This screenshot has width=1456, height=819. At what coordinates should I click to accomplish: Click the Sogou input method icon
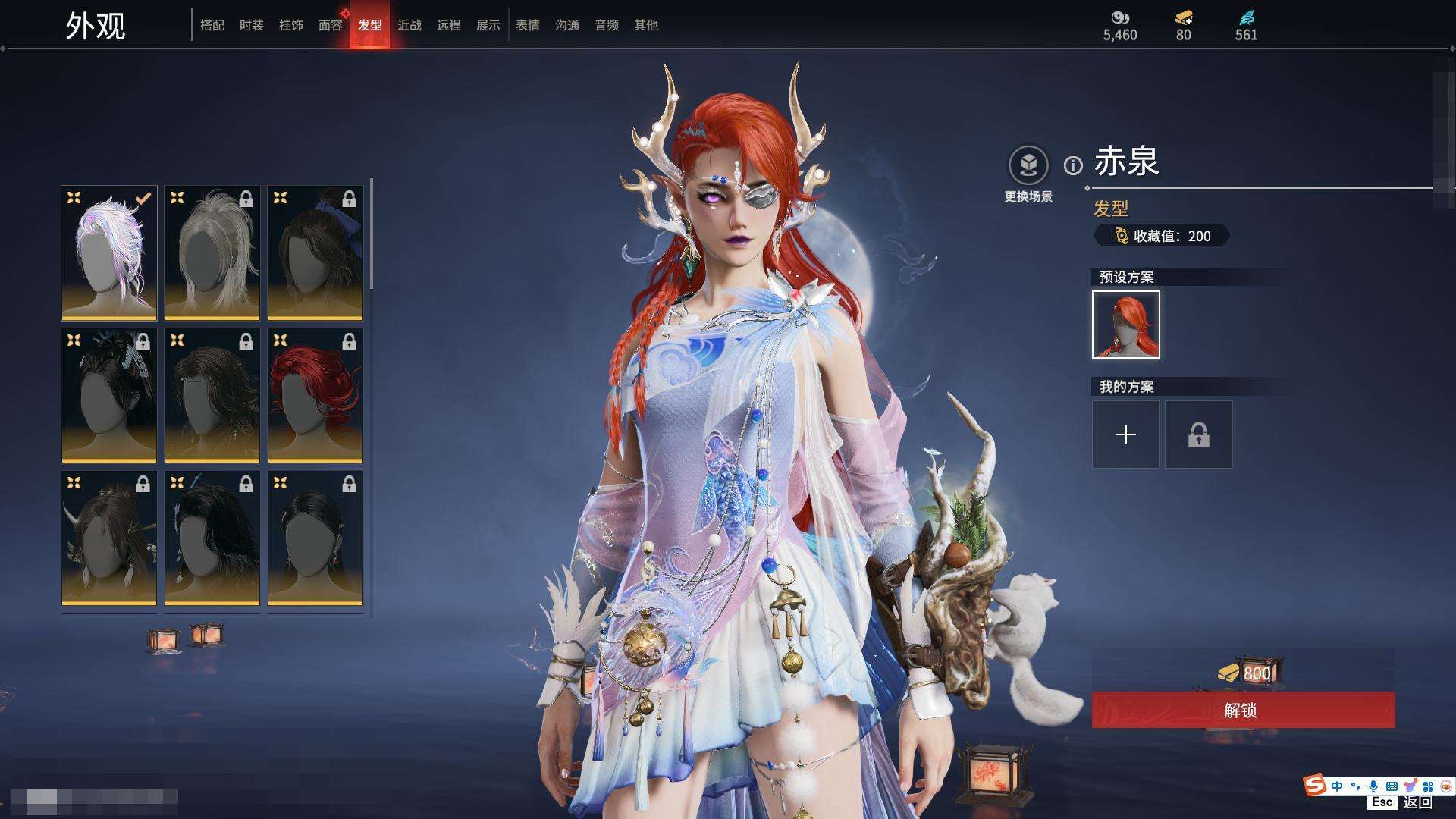pyautogui.click(x=1314, y=785)
